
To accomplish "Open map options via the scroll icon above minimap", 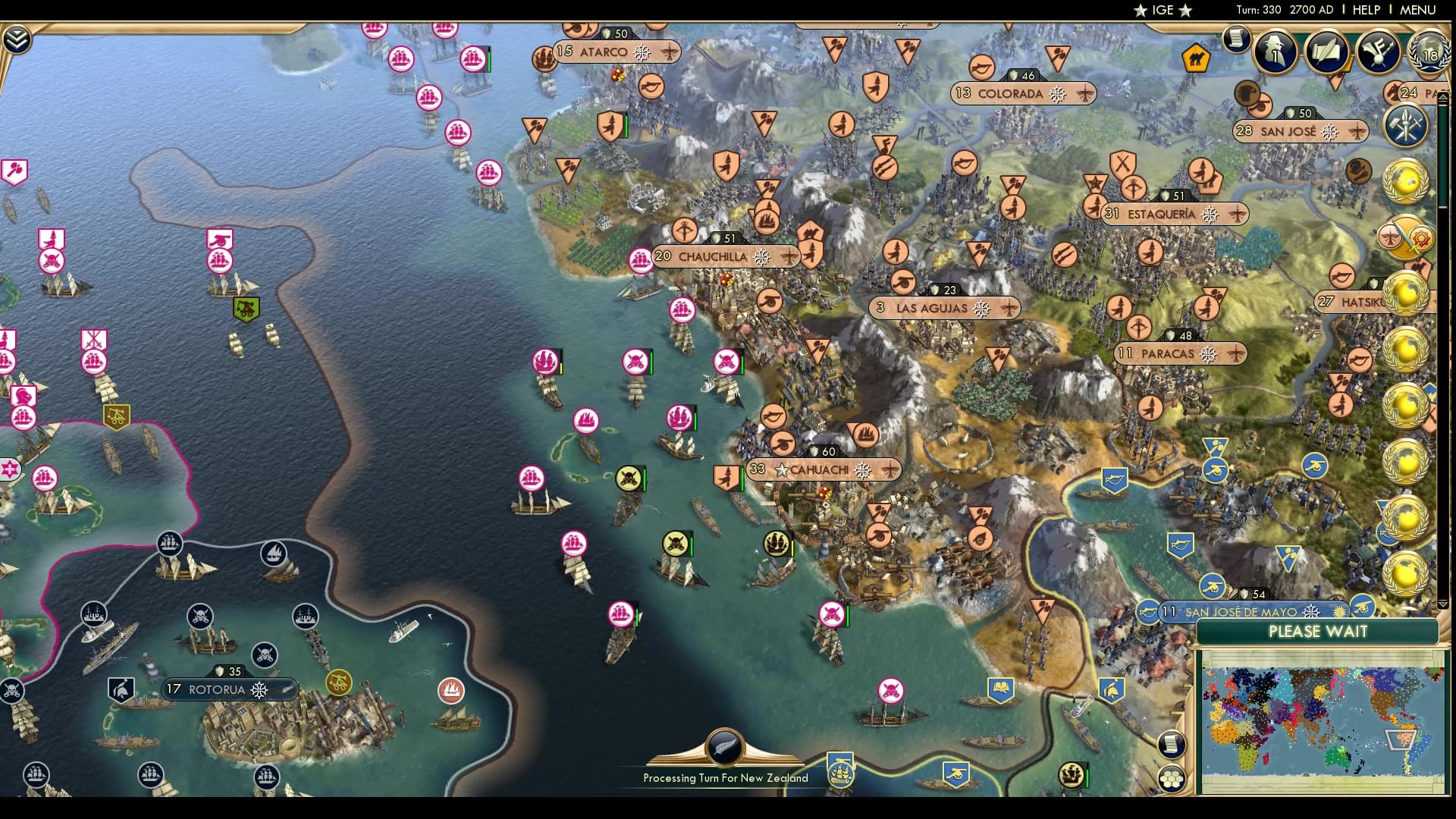I will 1171,744.
